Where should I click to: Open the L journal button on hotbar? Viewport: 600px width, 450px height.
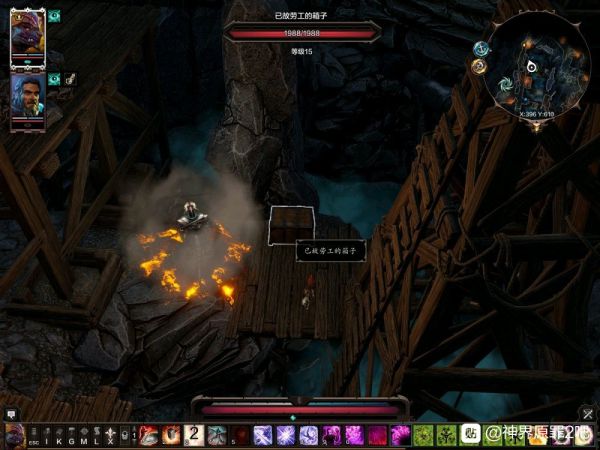coord(97,435)
